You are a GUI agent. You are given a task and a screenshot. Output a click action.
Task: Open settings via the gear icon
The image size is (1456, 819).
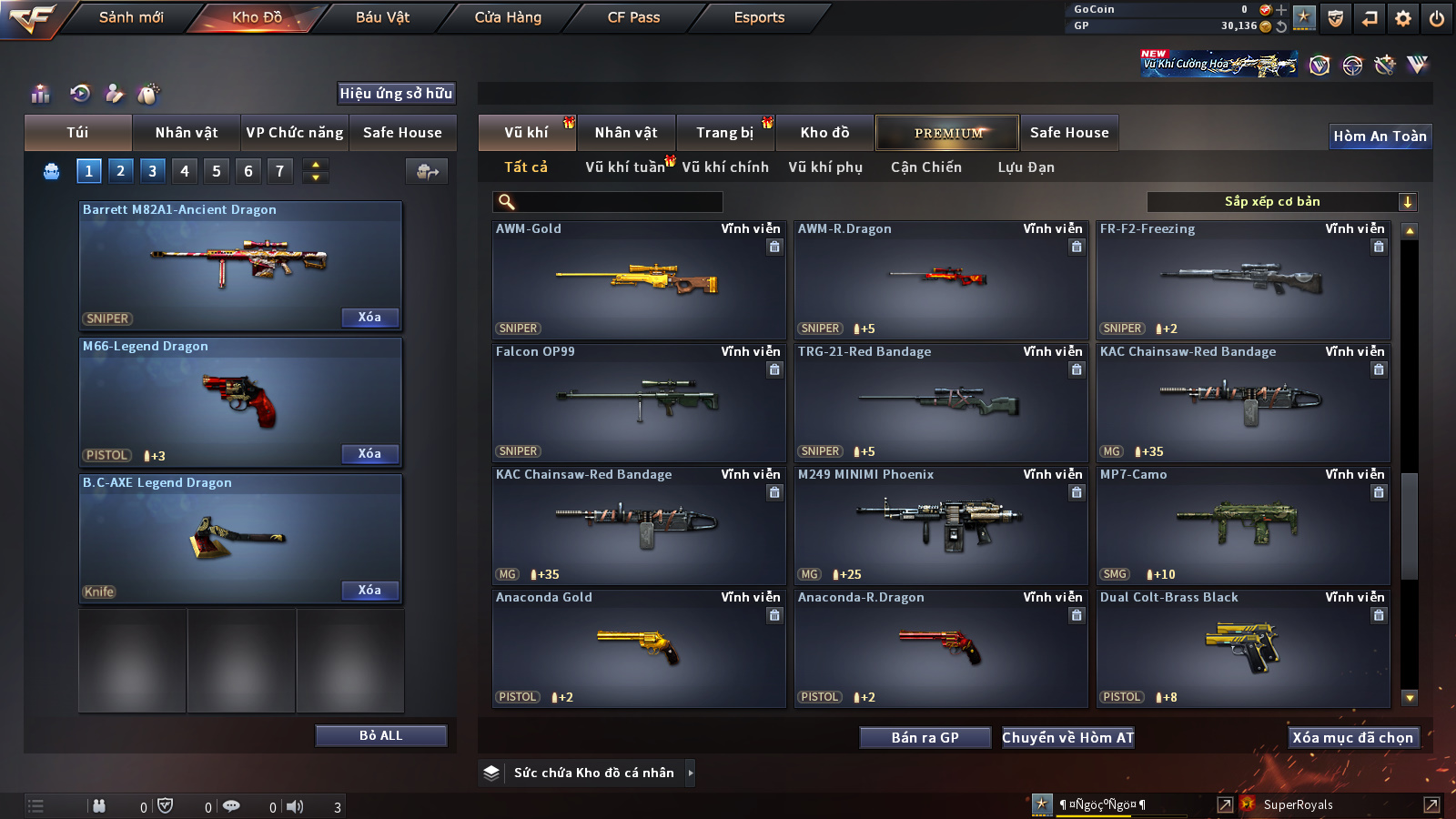pyautogui.click(x=1403, y=17)
